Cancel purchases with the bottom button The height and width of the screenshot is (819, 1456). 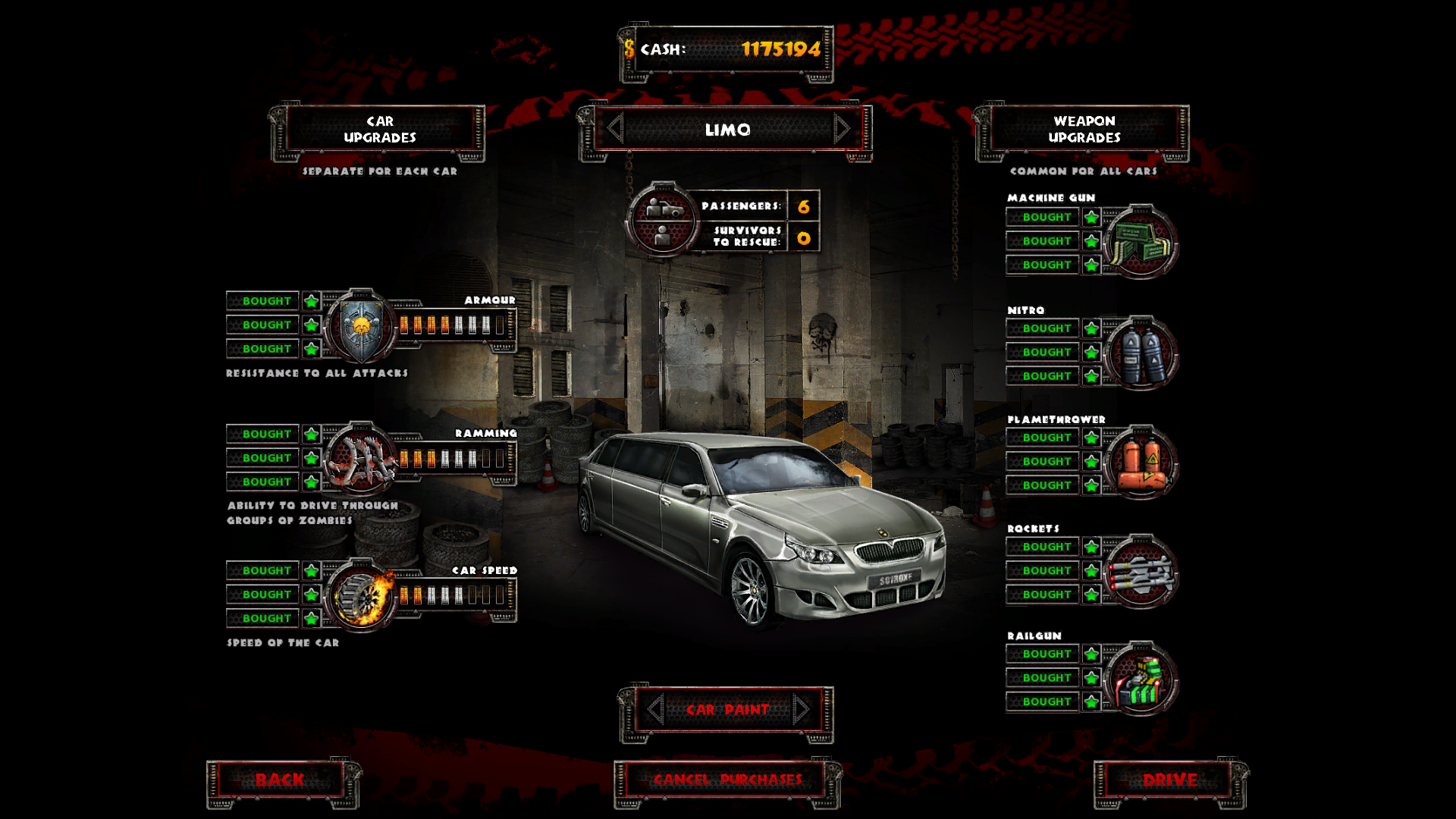pos(727,780)
